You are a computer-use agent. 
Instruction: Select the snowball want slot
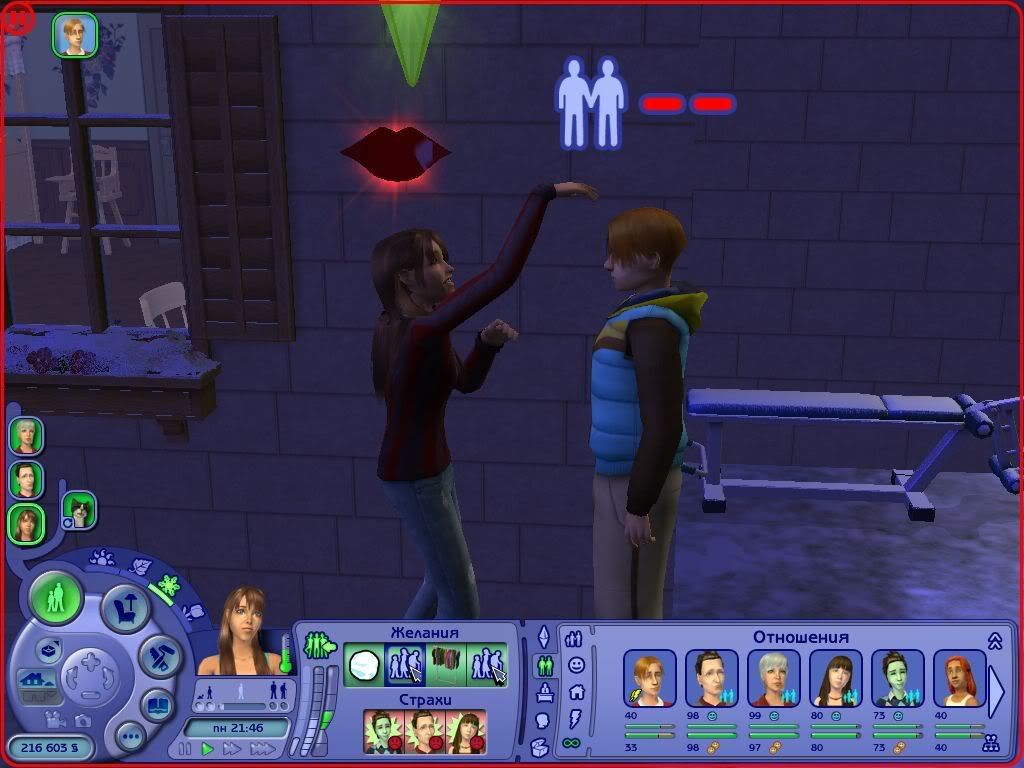point(364,663)
